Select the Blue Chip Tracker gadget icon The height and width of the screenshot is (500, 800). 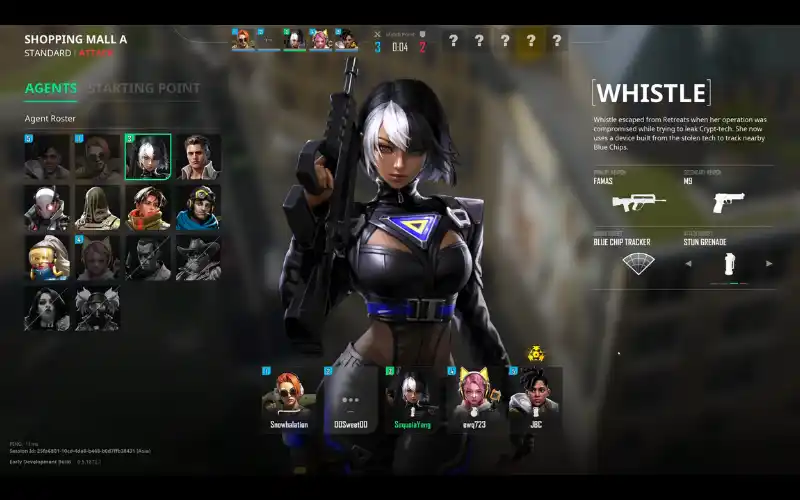click(636, 263)
